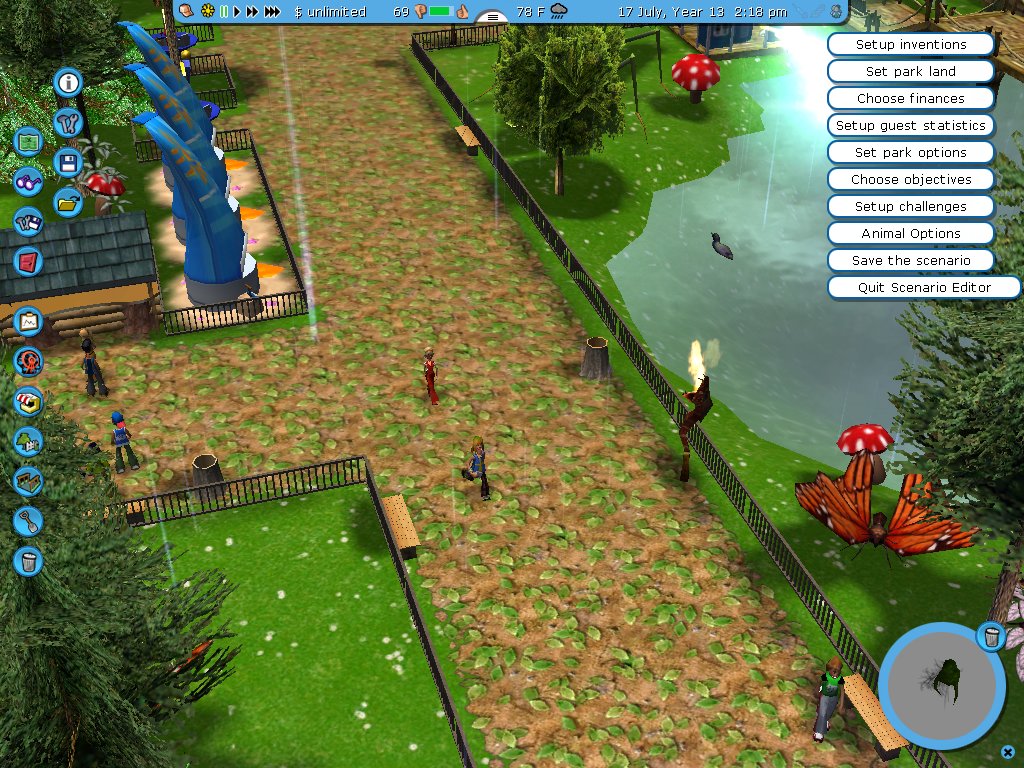Open Choose objectives menu entry
The height and width of the screenshot is (768, 1024).
[911, 180]
